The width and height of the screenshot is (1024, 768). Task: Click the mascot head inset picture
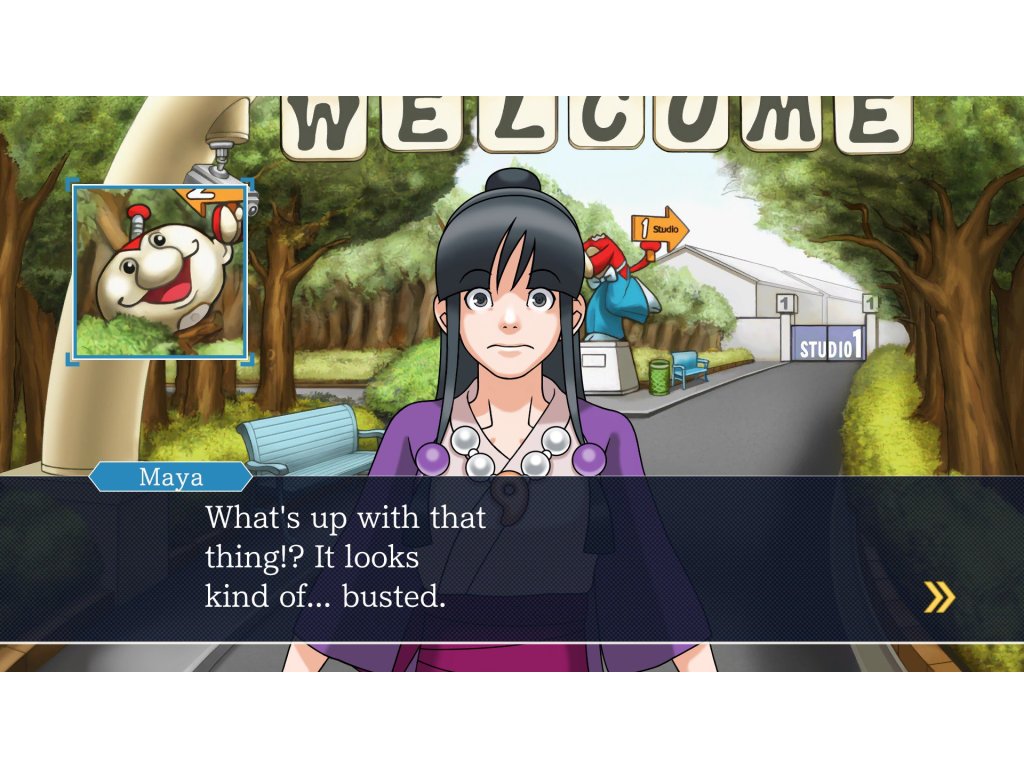pyautogui.click(x=160, y=271)
